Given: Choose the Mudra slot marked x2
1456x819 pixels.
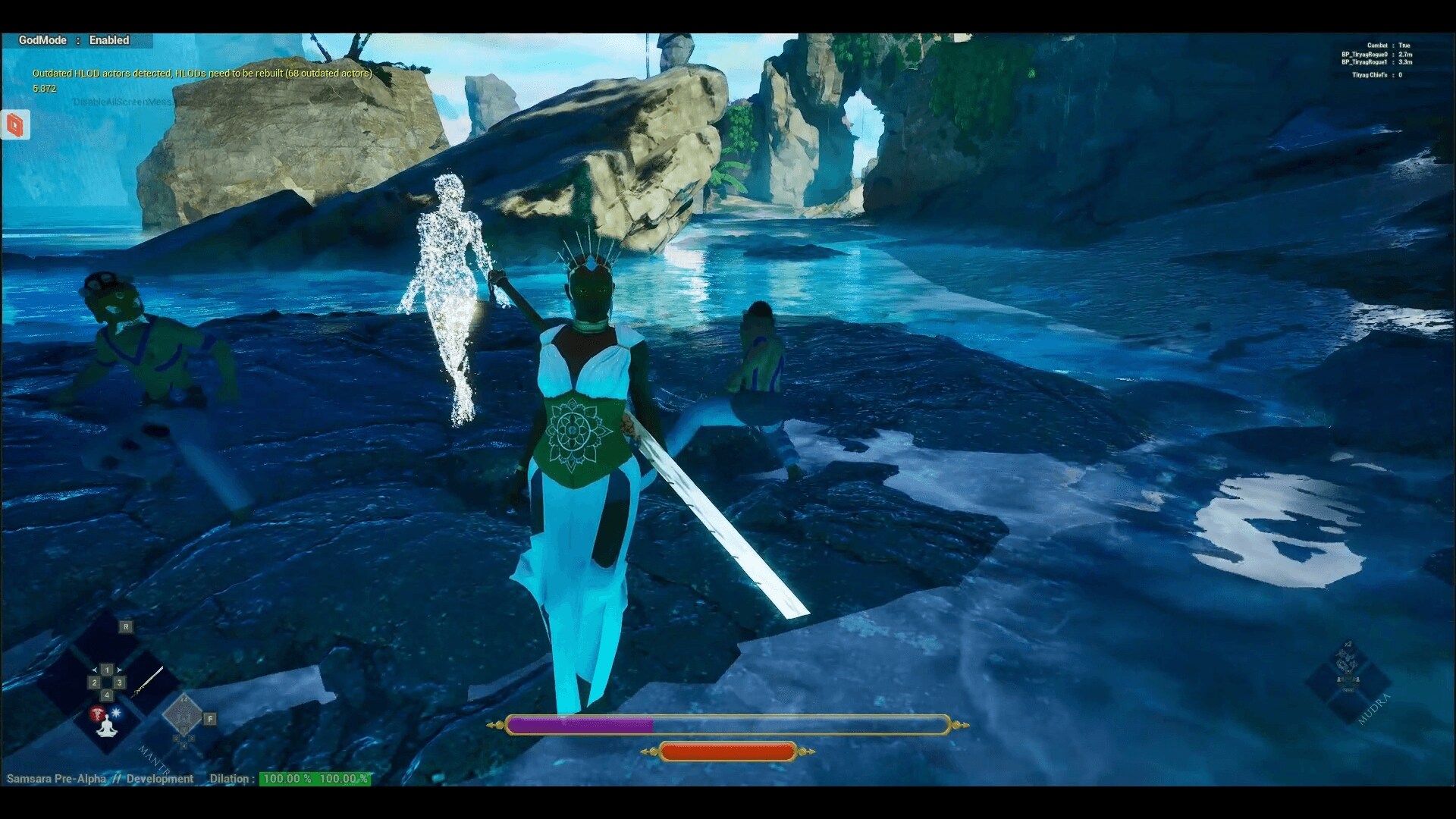Looking at the screenshot, I should (x=1348, y=668).
